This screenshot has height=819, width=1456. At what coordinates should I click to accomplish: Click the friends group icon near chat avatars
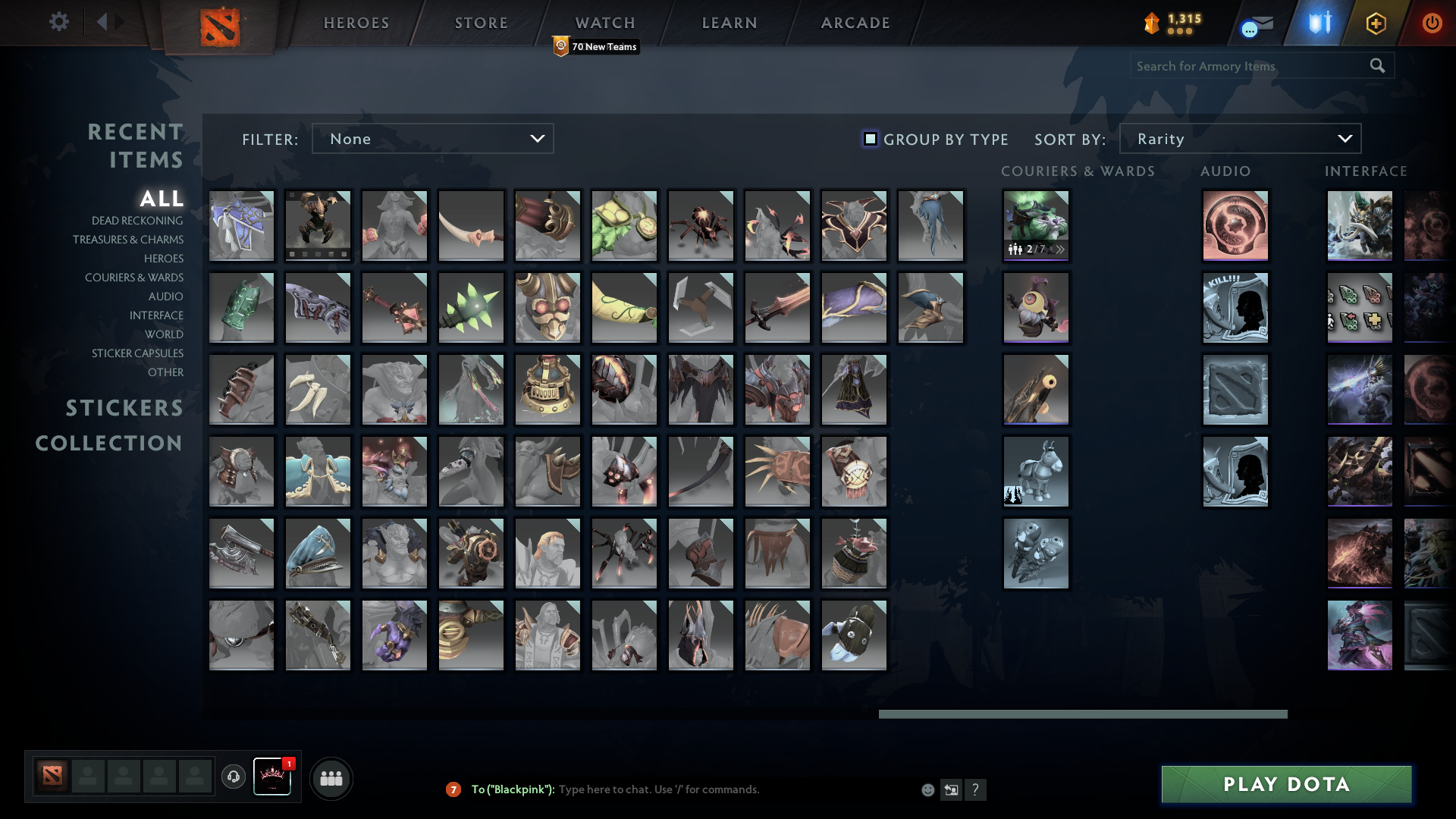[x=331, y=777]
